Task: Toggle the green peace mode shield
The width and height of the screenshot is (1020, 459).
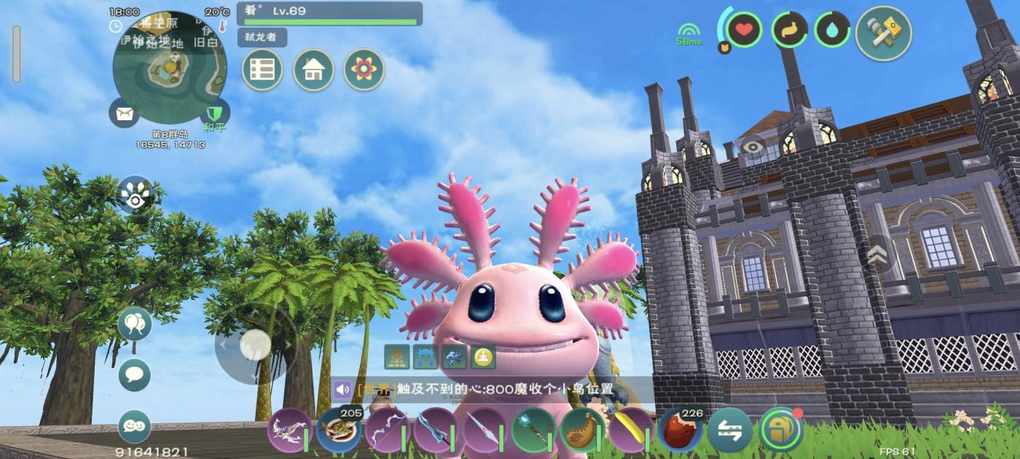Action: [x=214, y=114]
